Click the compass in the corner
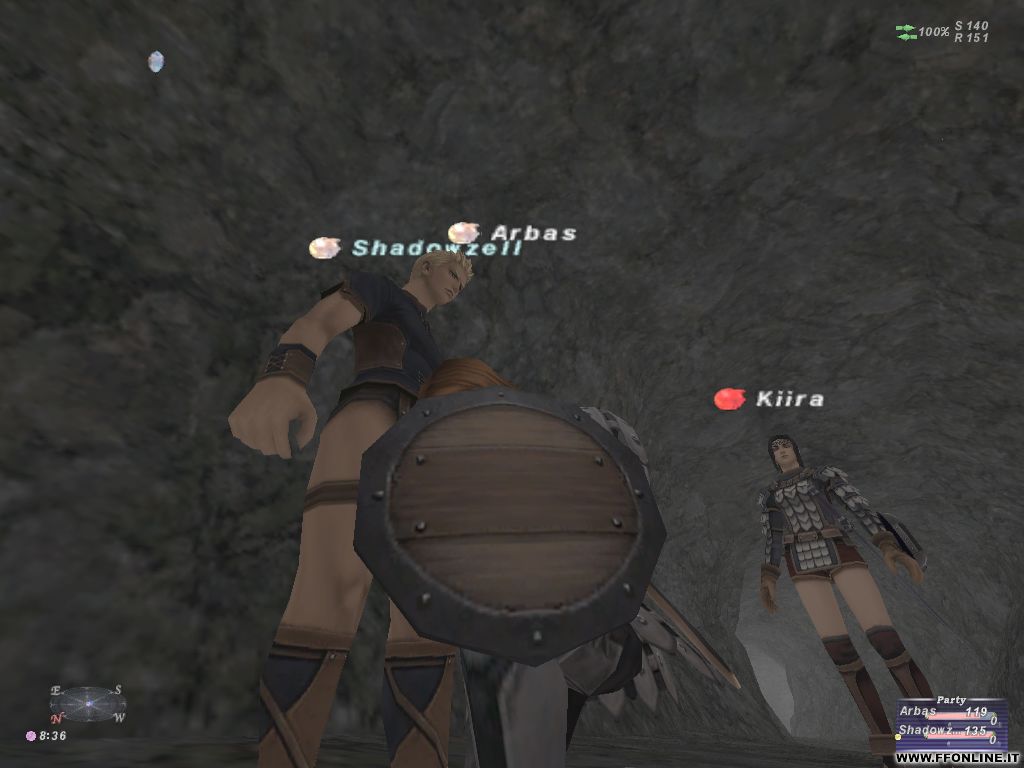 (88, 704)
